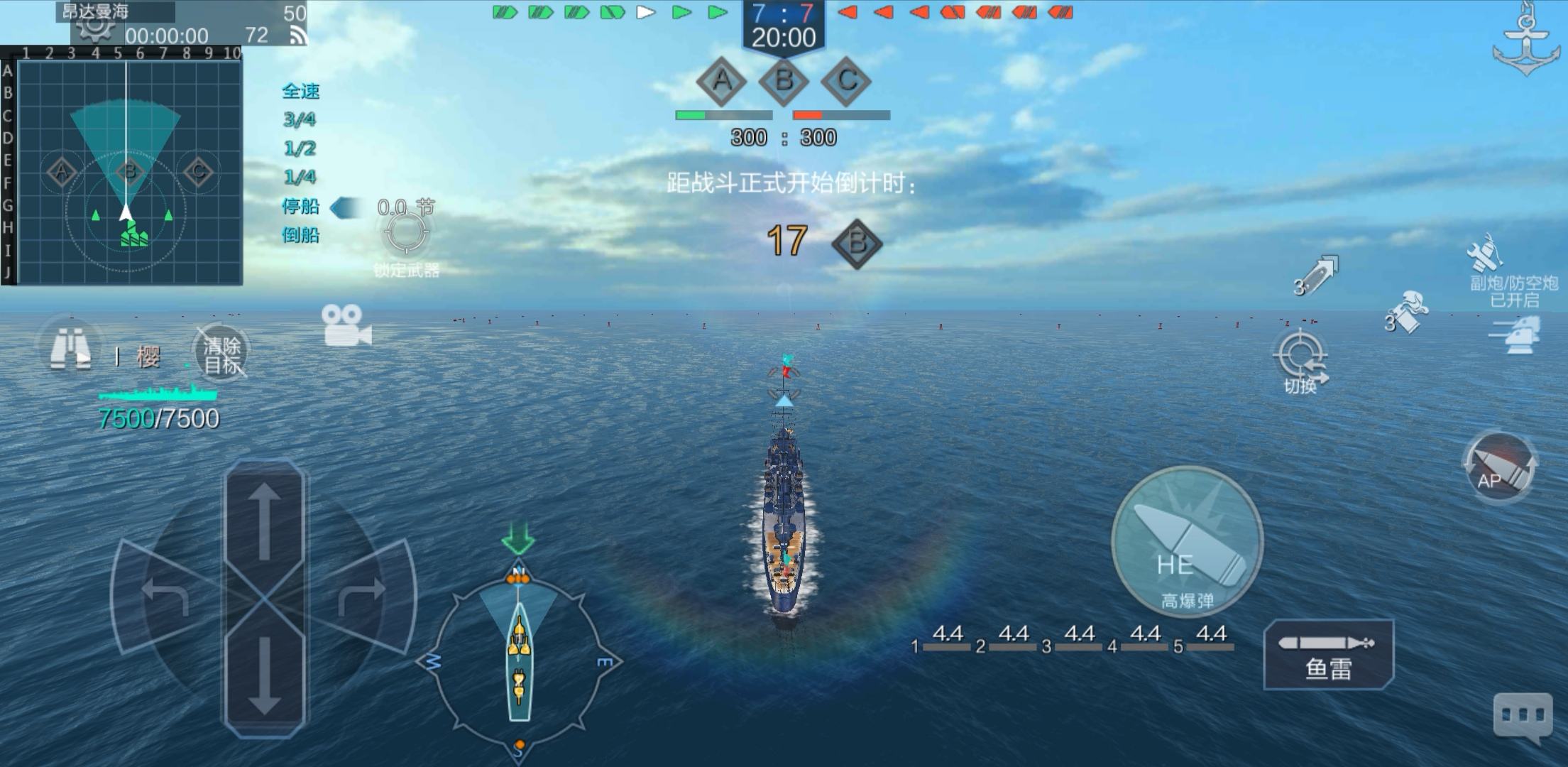Select 倒船 reverse throttle
This screenshot has width=1568, height=767.
pos(300,235)
